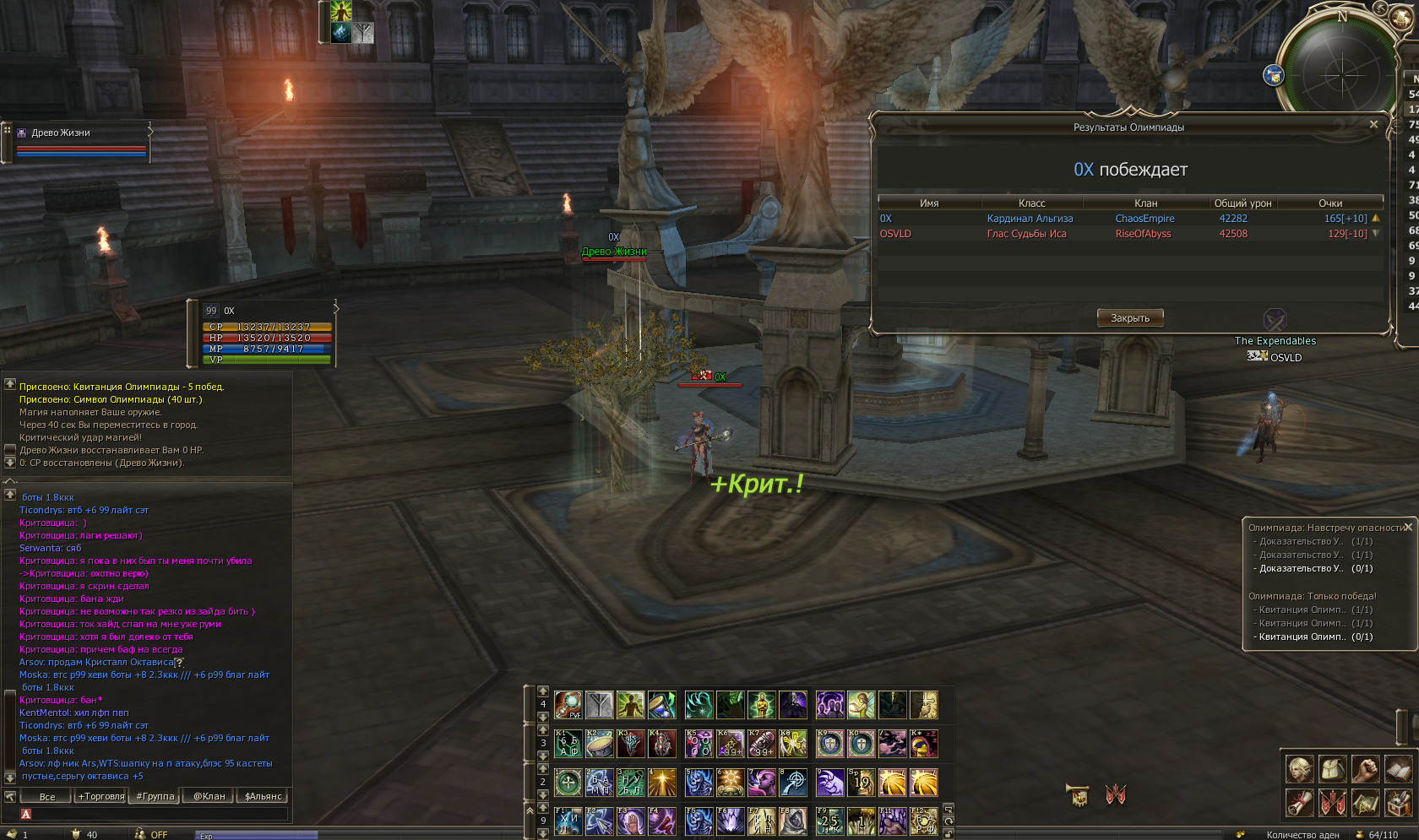Image resolution: width=1419 pixels, height=840 pixels.
Task: Open the skills book icon
Action: coord(1398,768)
